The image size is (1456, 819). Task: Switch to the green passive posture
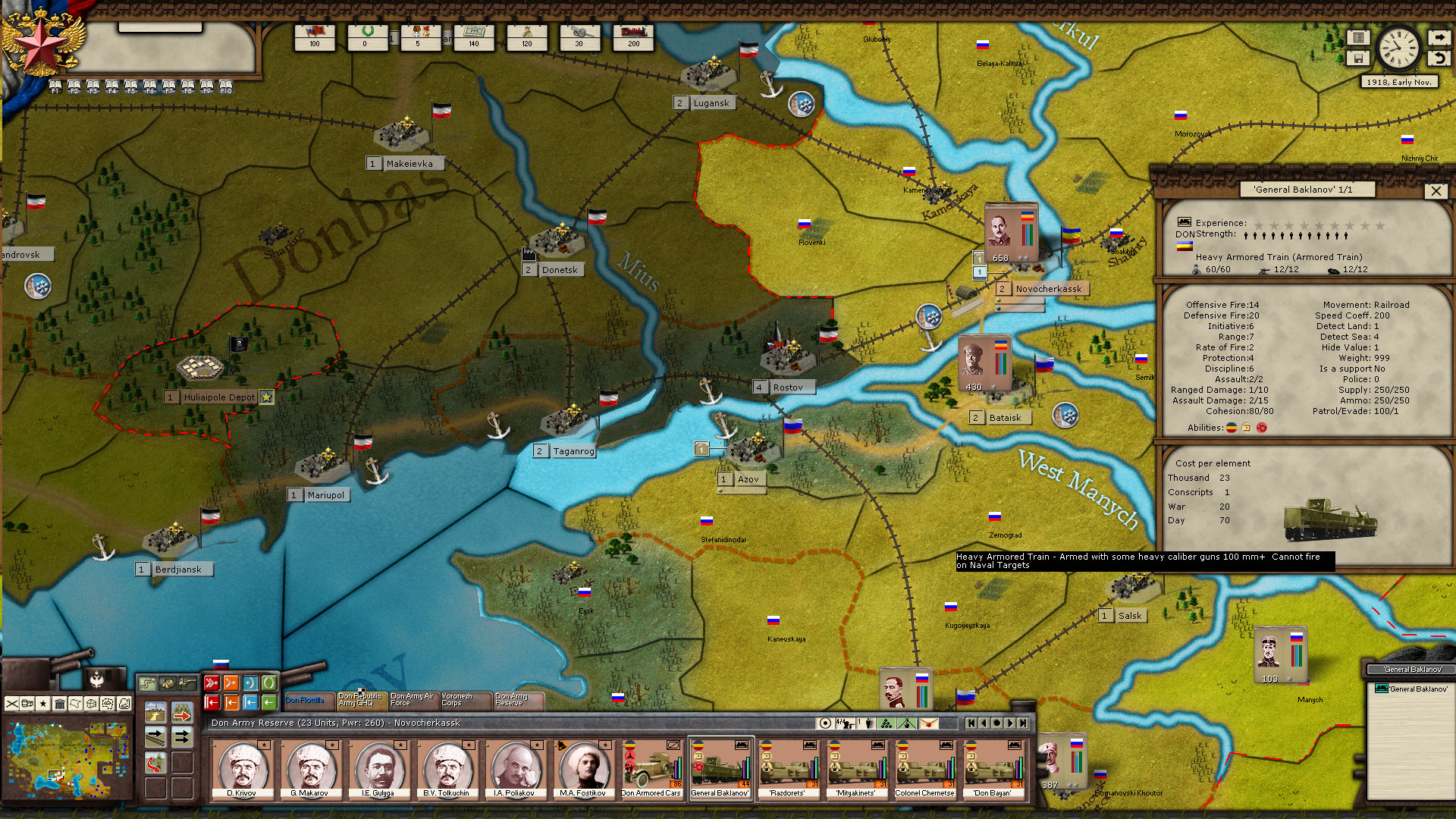pyautogui.click(x=270, y=682)
